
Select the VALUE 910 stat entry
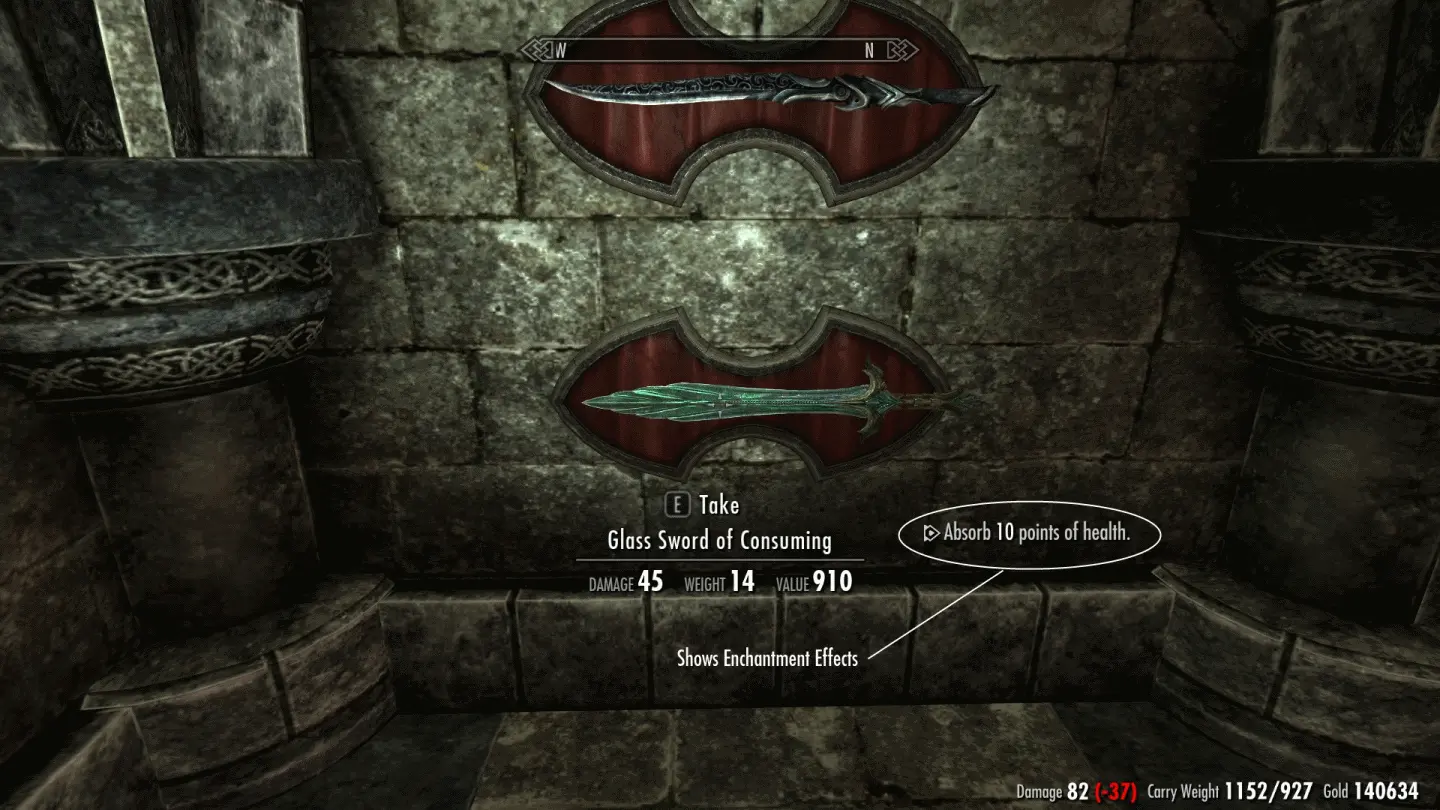pos(813,583)
